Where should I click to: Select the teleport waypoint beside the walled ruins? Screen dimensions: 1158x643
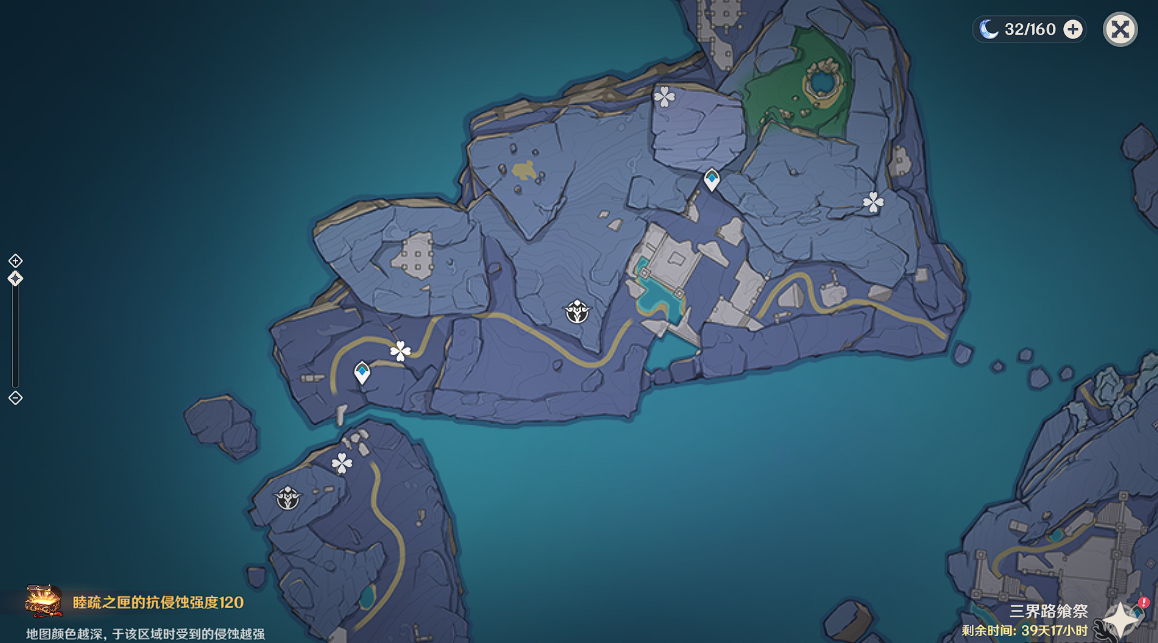point(712,180)
